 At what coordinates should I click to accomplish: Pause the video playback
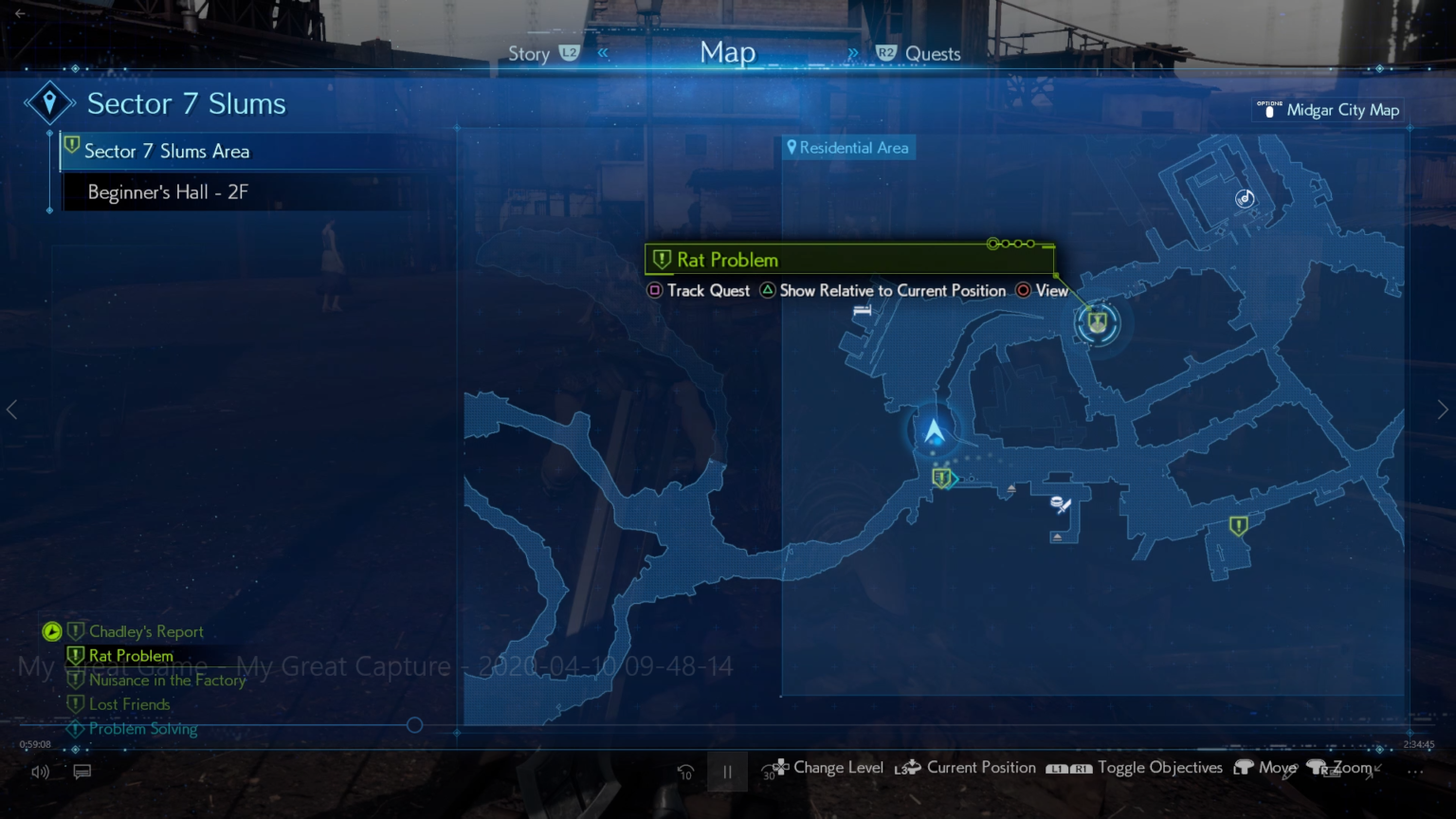pos(727,772)
